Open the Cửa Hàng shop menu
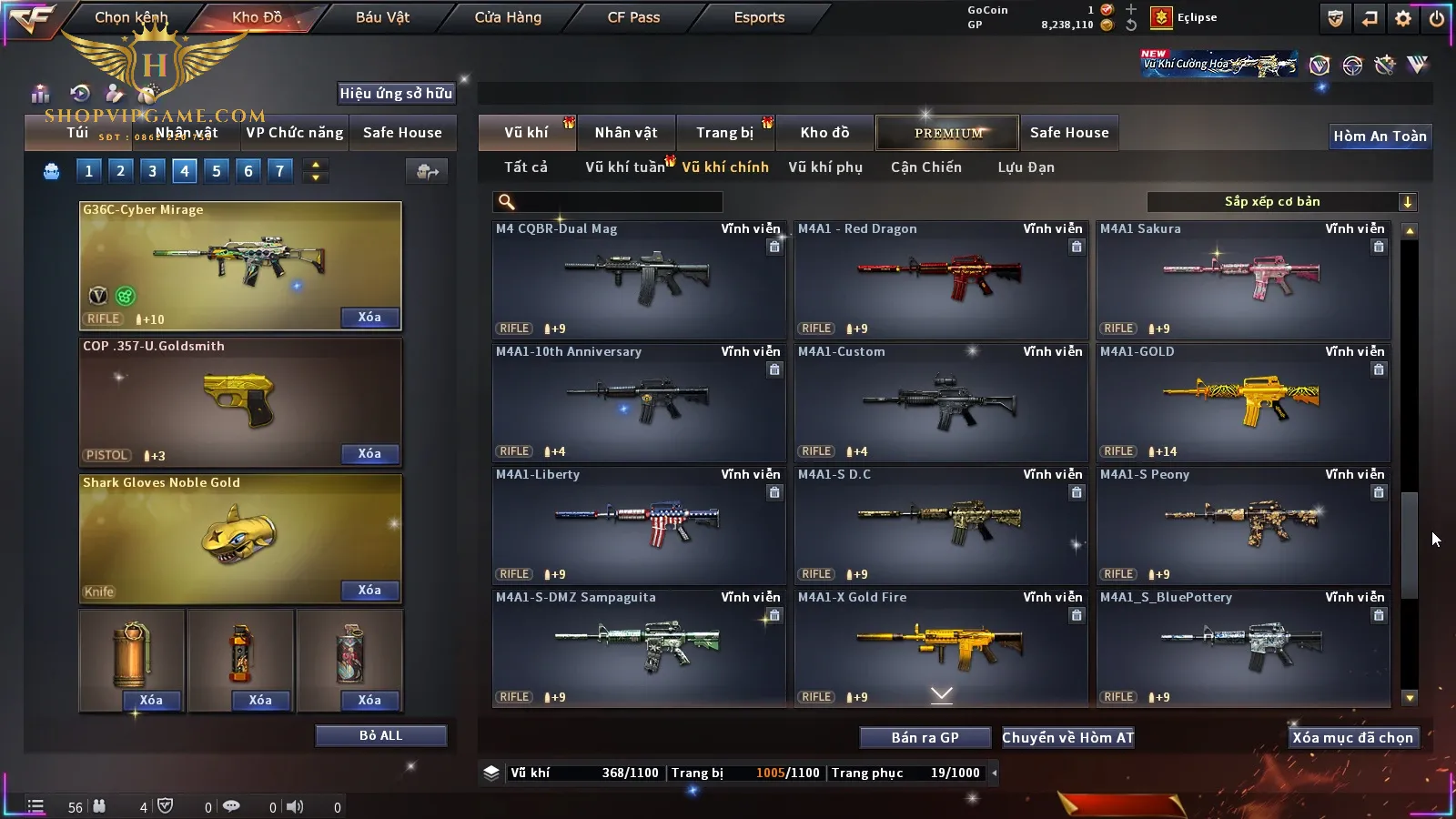Viewport: 1456px width, 819px height. pos(508,17)
